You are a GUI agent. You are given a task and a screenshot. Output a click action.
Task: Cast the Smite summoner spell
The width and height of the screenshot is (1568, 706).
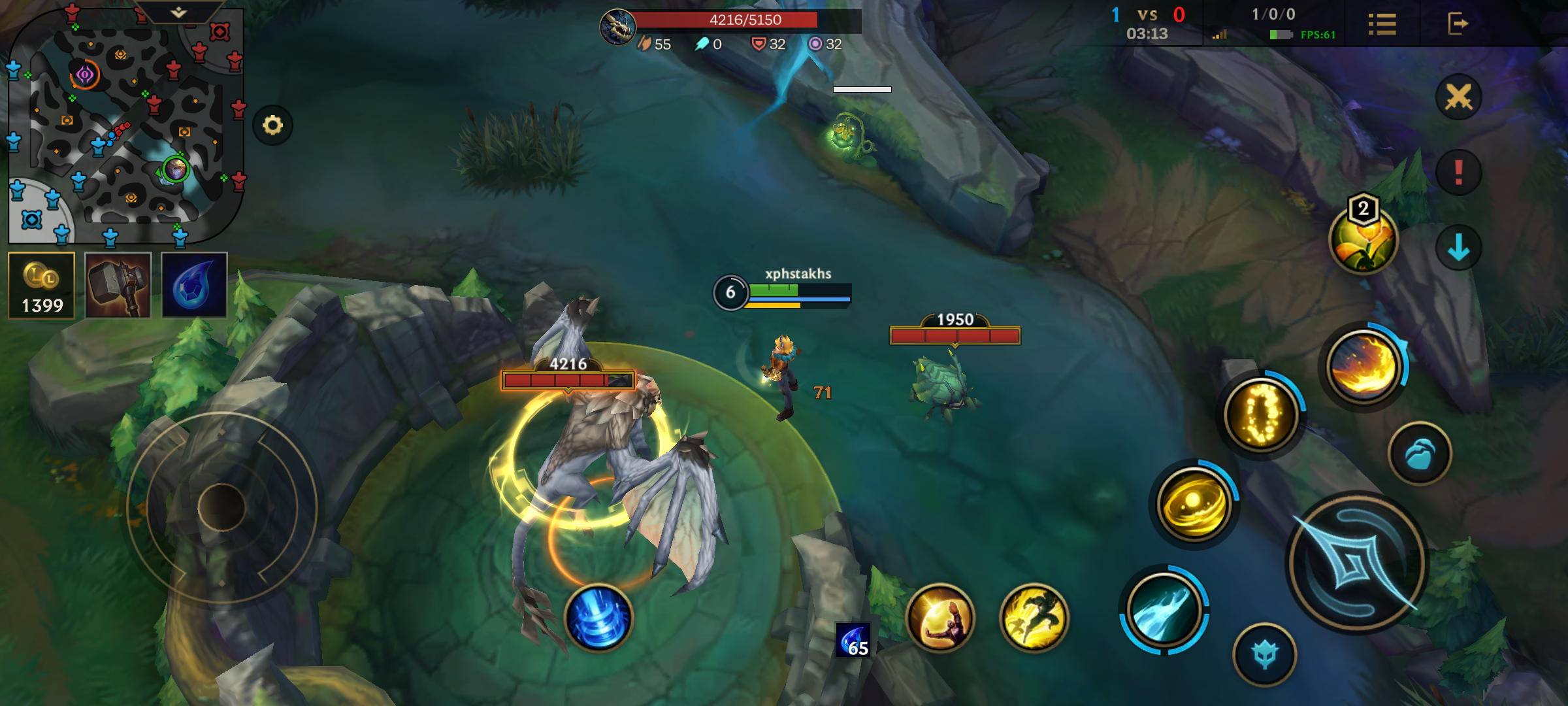point(940,618)
